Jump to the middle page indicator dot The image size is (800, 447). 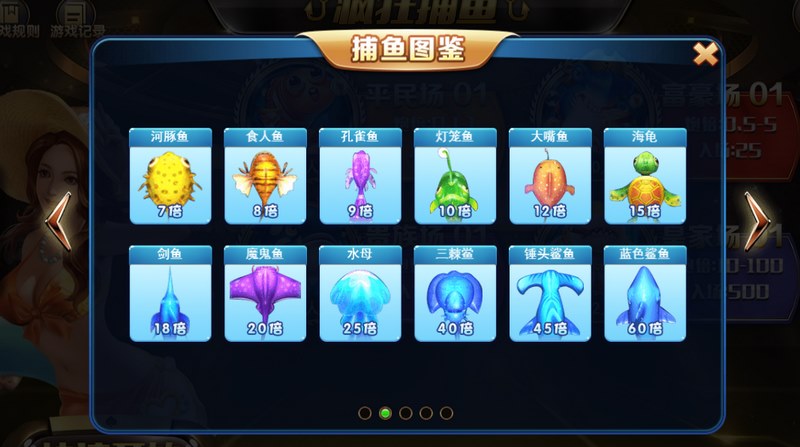pos(406,412)
